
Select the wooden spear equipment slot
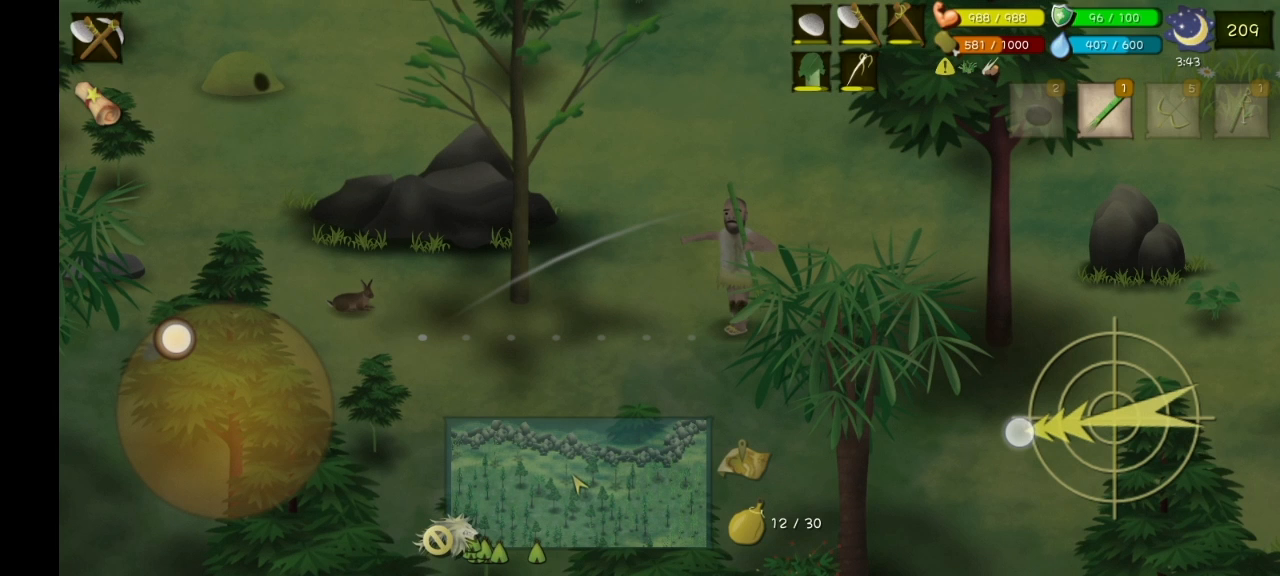coord(905,24)
